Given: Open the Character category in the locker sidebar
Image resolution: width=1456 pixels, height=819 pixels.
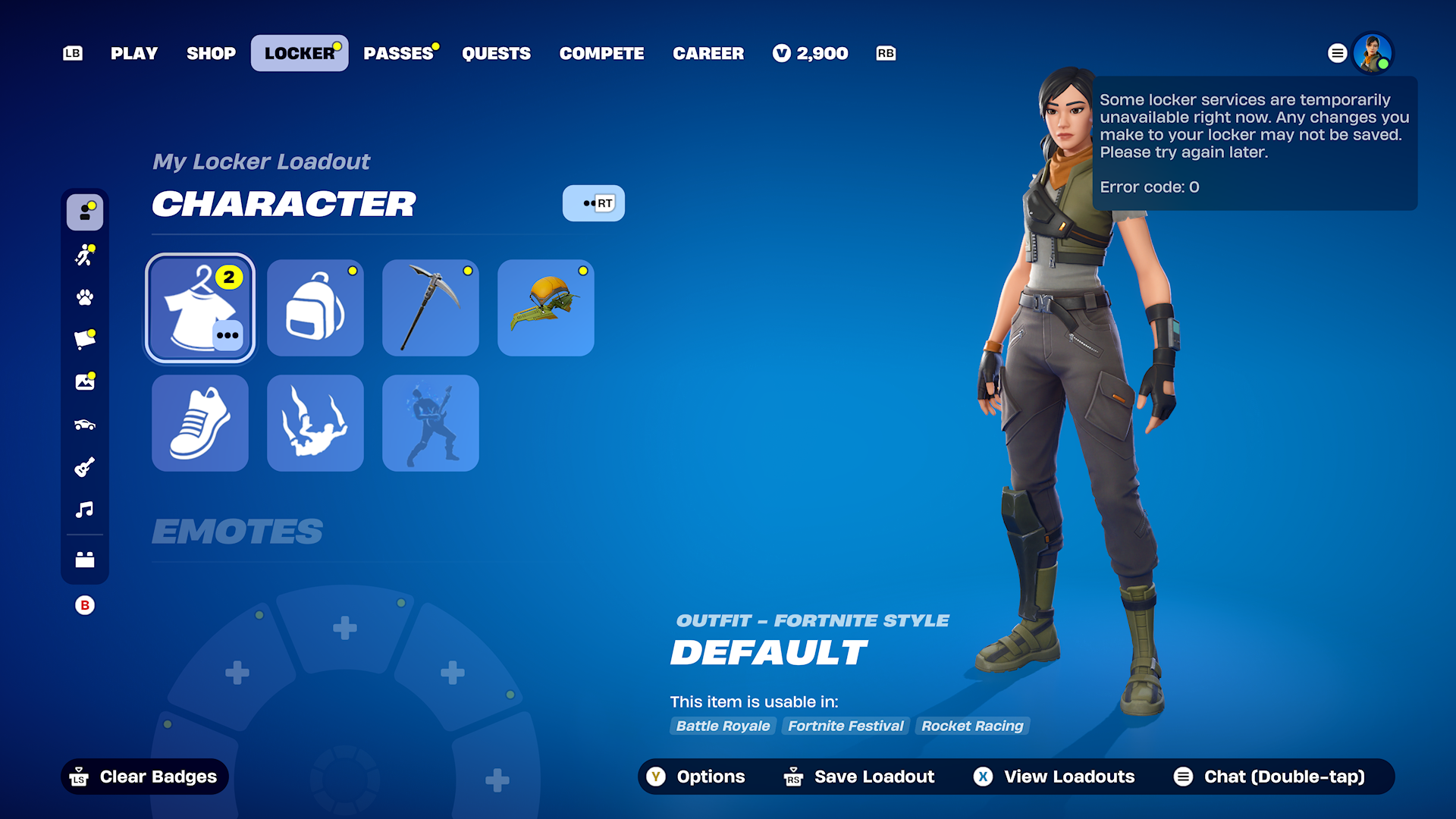Looking at the screenshot, I should tap(84, 212).
